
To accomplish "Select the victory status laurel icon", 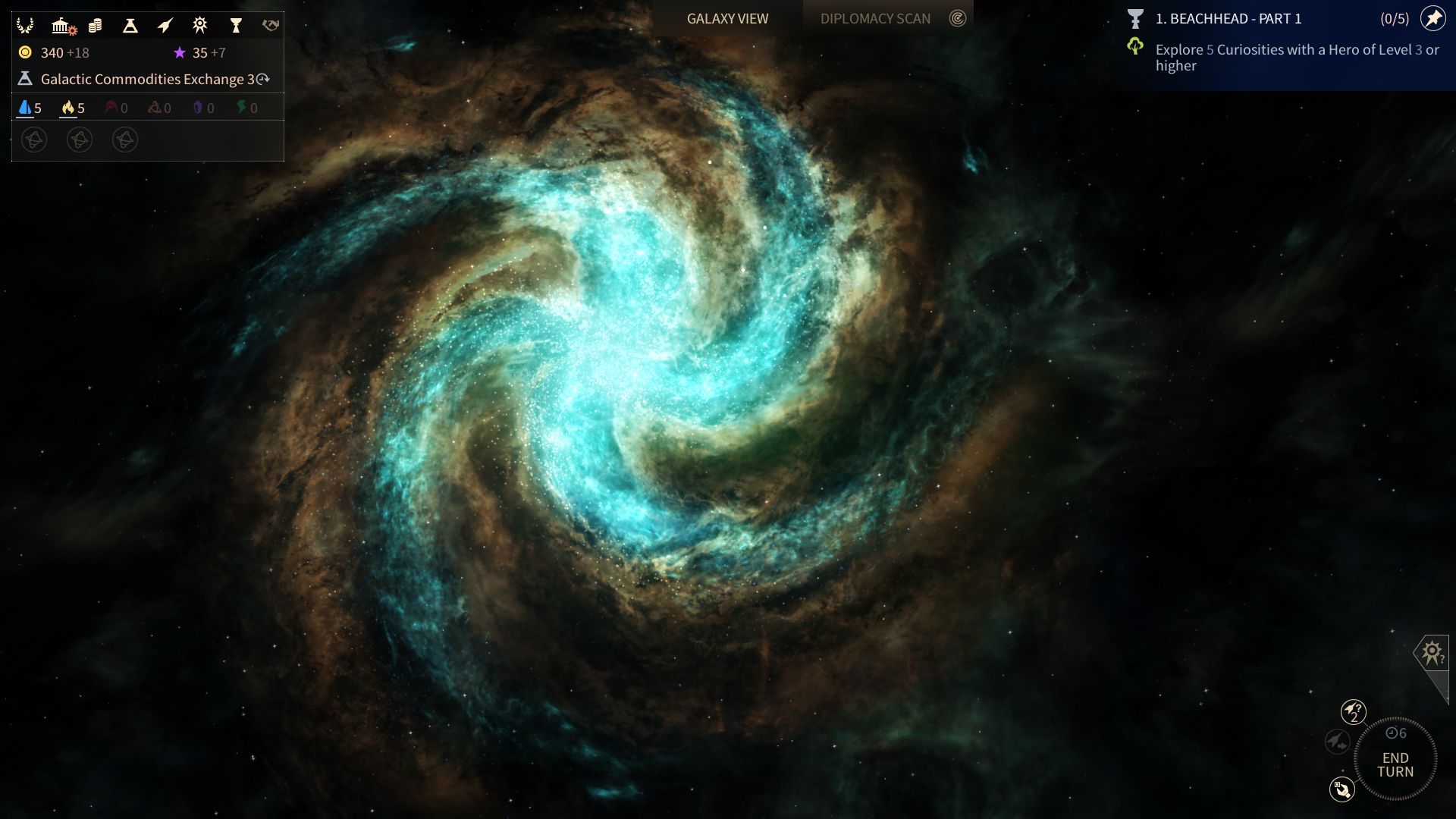I will pyautogui.click(x=25, y=24).
